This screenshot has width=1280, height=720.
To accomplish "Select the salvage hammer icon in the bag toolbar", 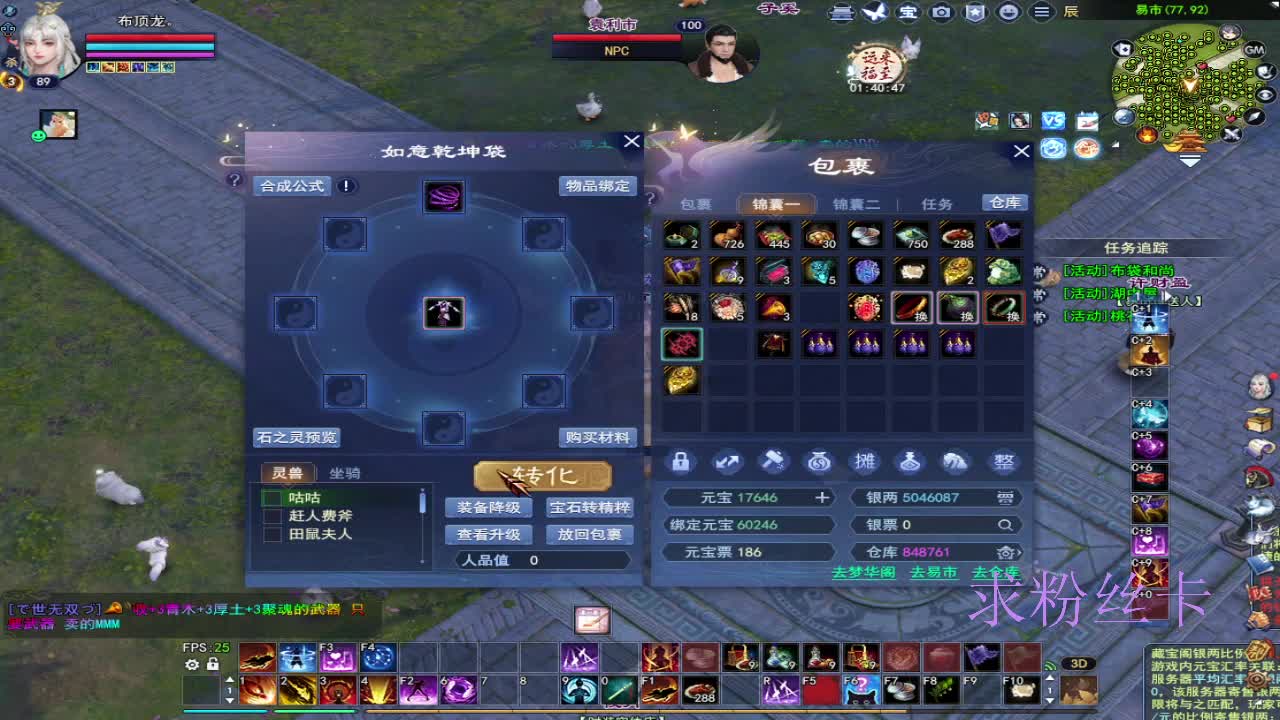I will [772, 461].
